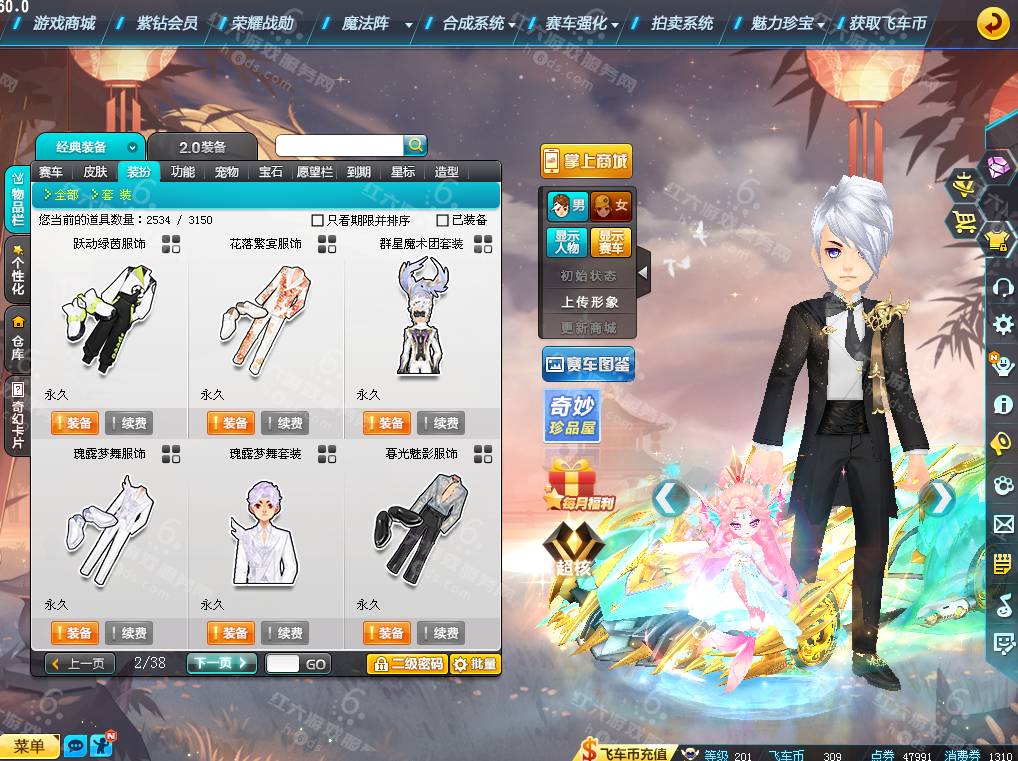Image resolution: width=1018 pixels, height=761 pixels.
Task: Toggle the 已装备 checkbox
Action: click(x=443, y=220)
